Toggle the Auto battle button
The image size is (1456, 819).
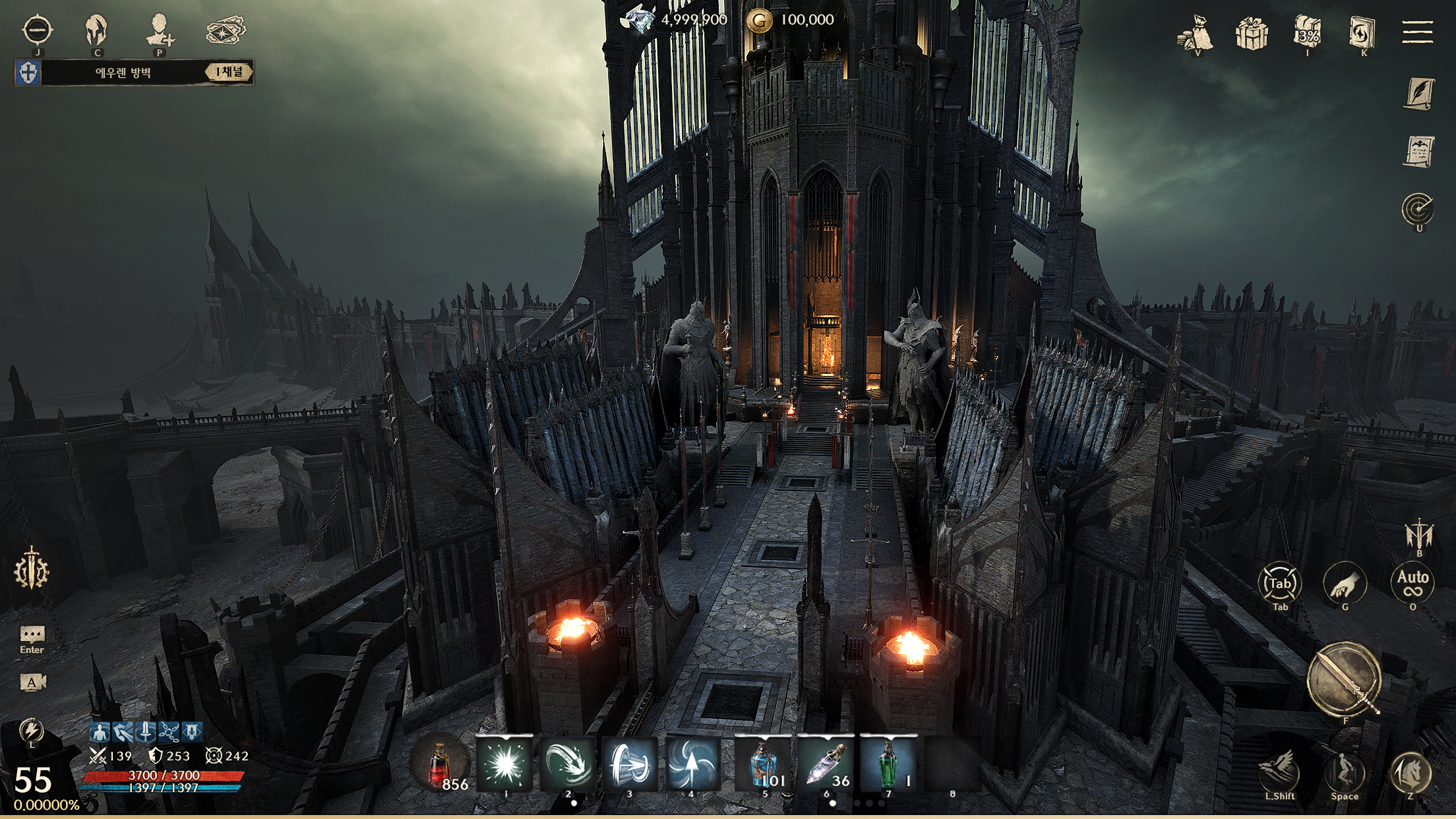1412,582
